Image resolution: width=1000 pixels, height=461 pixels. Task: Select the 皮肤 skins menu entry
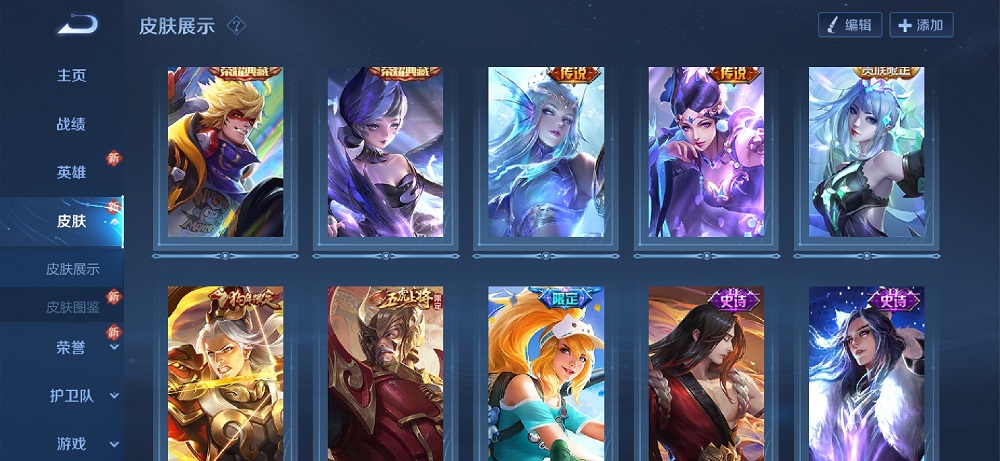(x=71, y=221)
